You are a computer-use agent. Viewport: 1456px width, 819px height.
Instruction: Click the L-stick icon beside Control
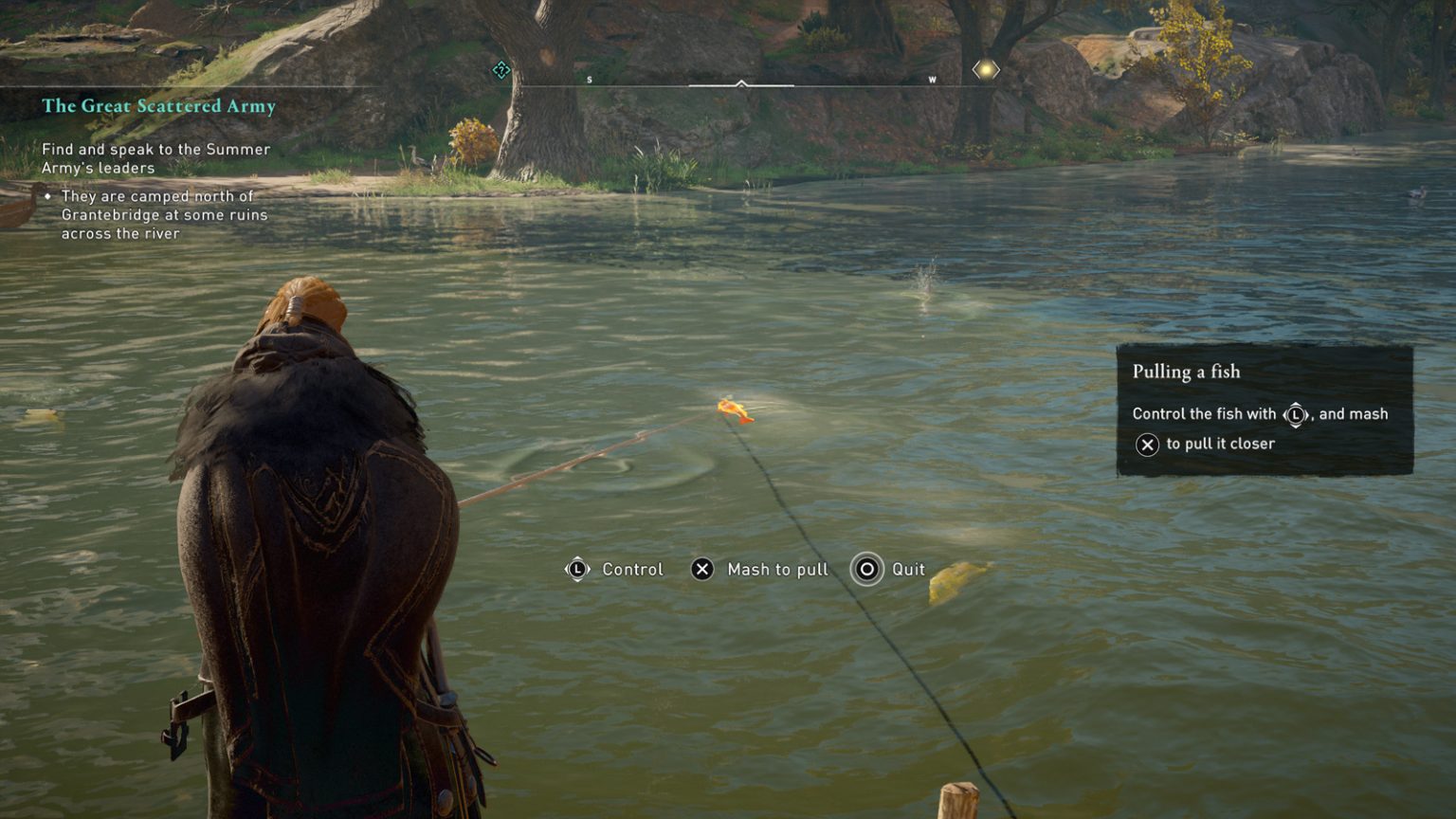[578, 569]
